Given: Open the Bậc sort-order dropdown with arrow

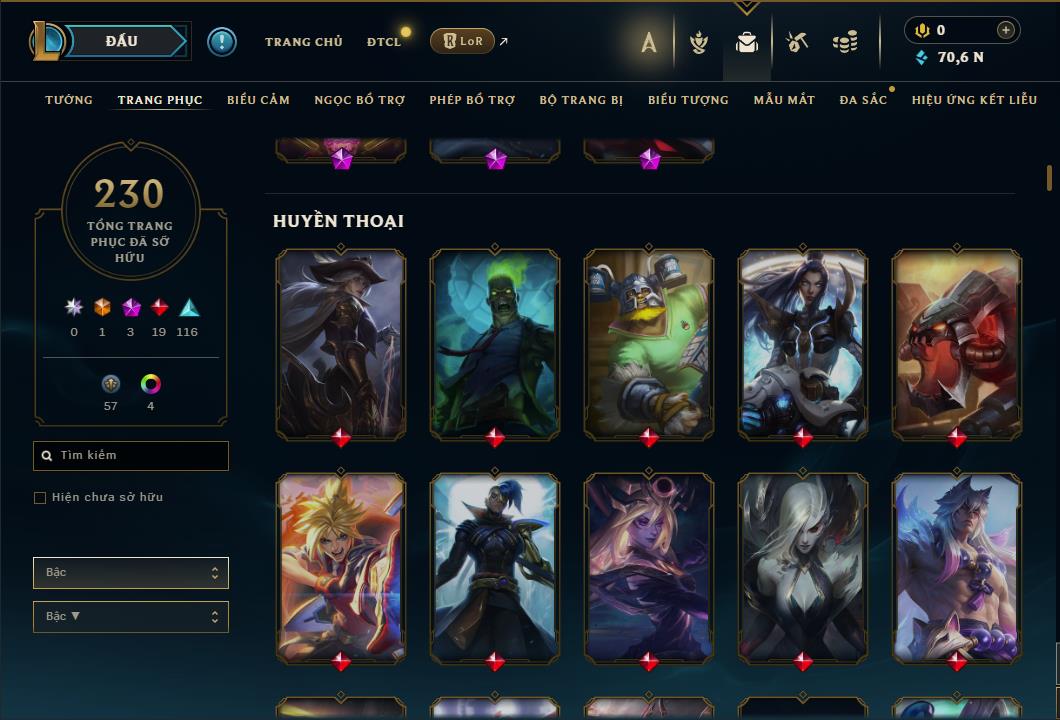Looking at the screenshot, I should click(131, 617).
